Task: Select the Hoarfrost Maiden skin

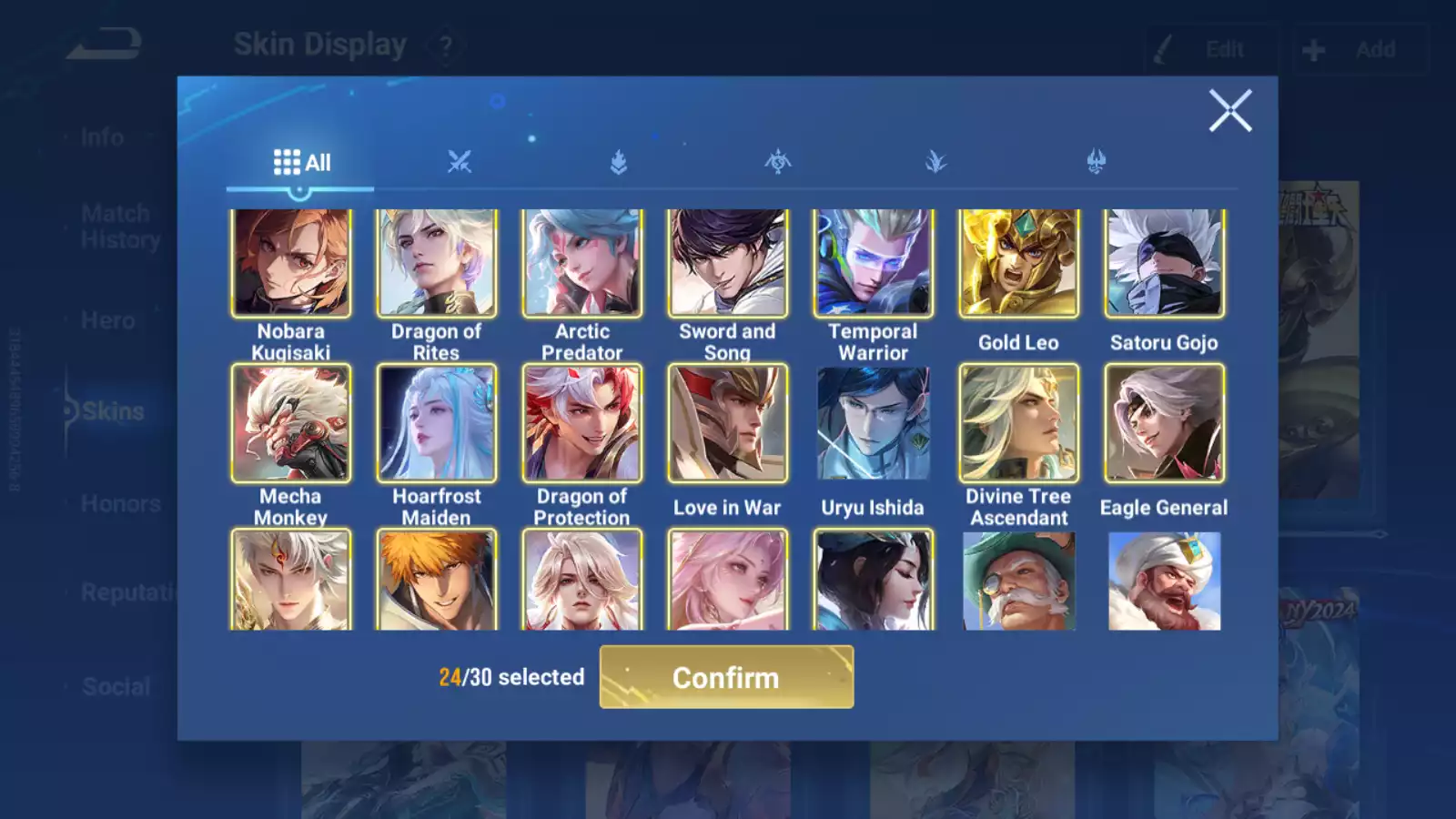Action: (437, 423)
